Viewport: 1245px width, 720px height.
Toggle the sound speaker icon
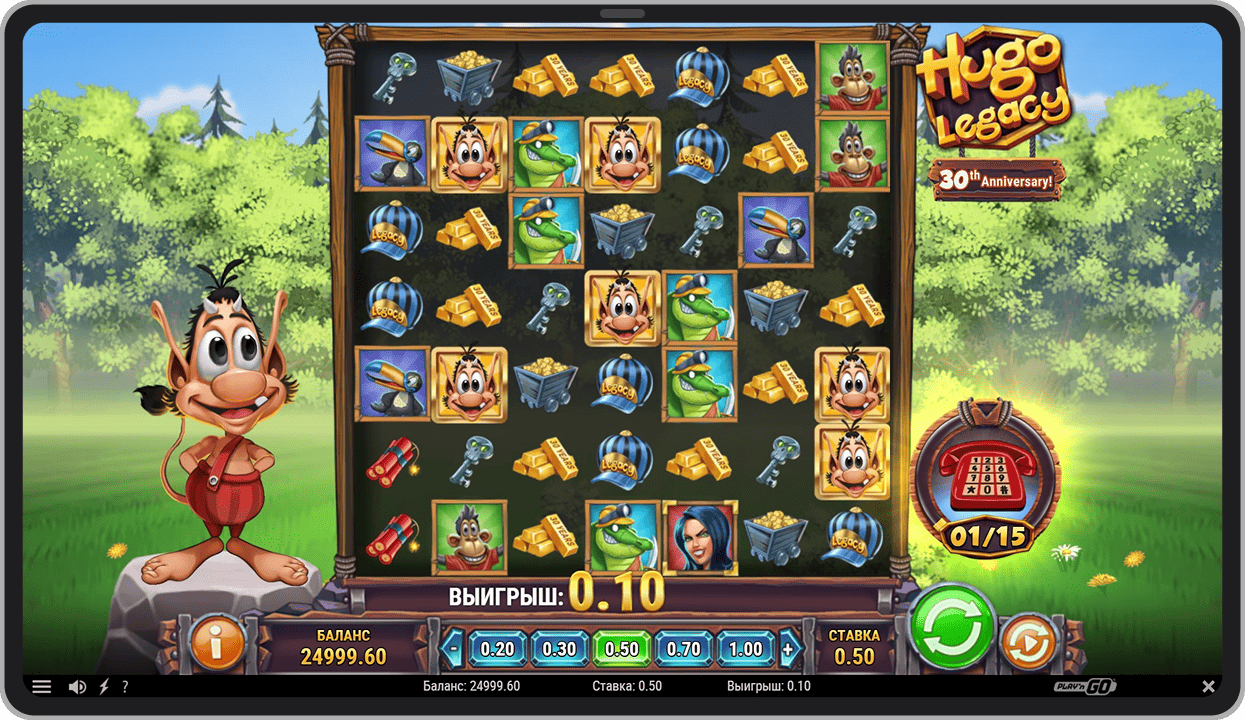point(77,687)
